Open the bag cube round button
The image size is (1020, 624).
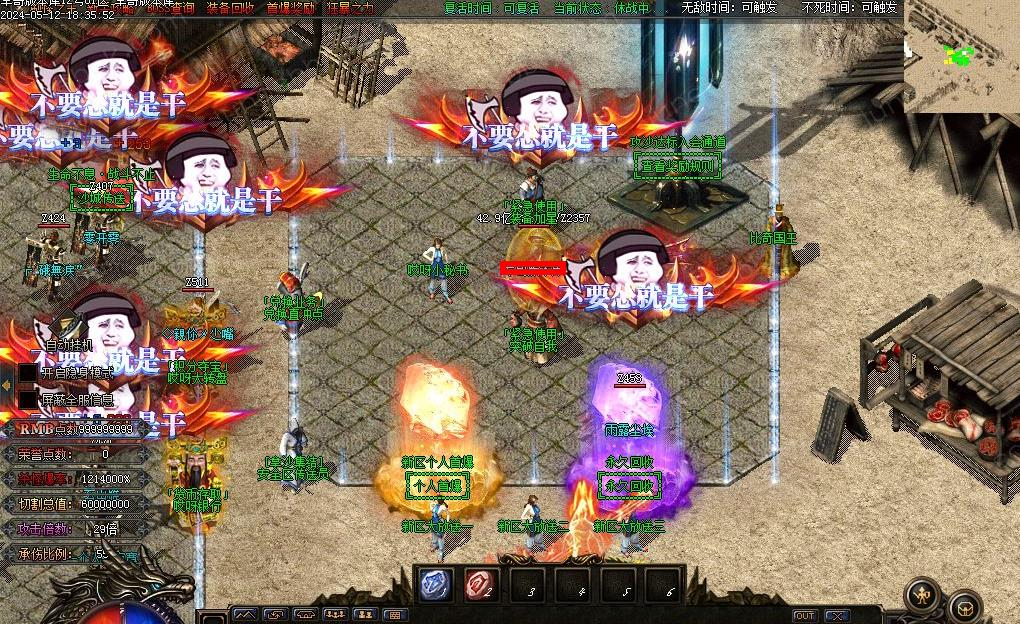(x=965, y=606)
